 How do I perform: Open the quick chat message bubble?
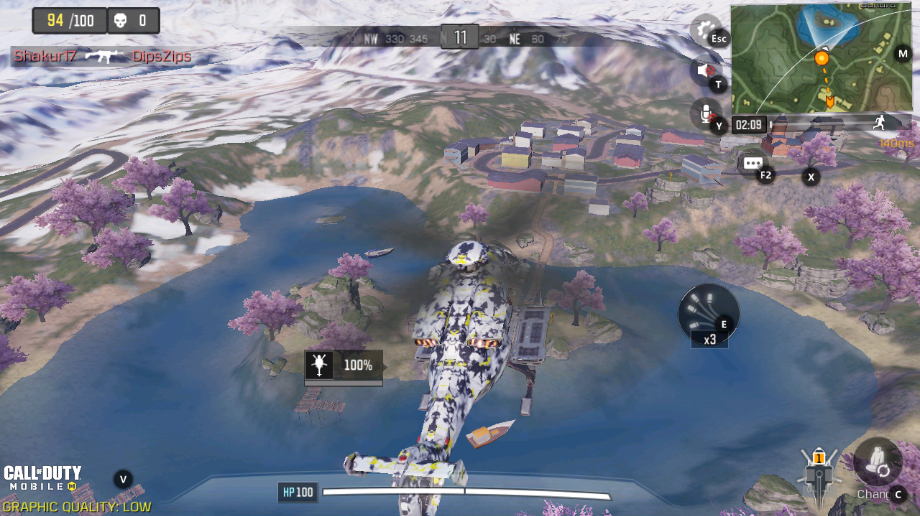pyautogui.click(x=751, y=163)
